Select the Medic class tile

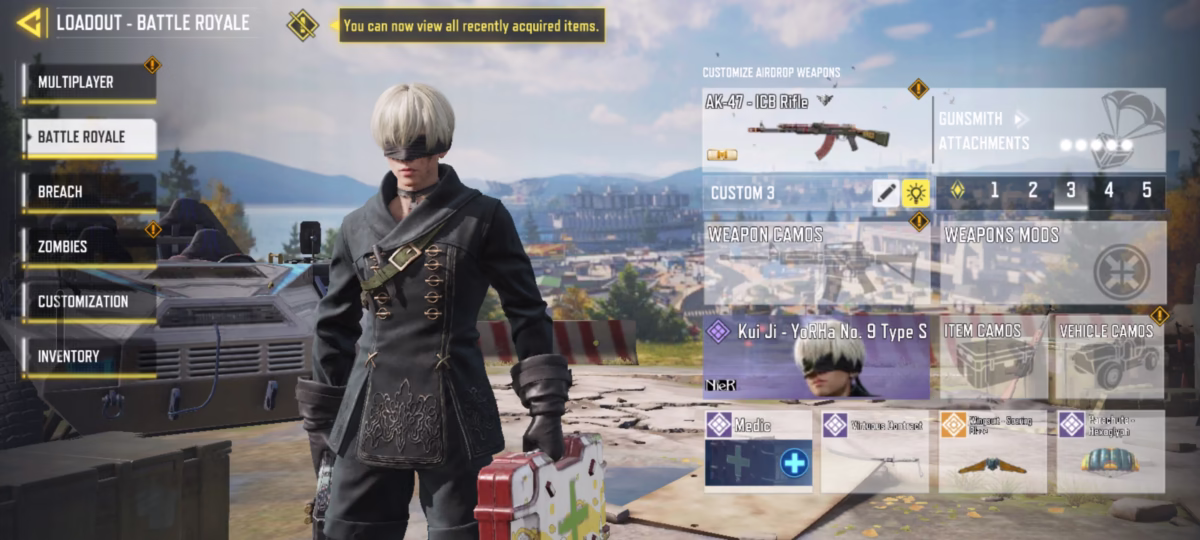point(758,451)
